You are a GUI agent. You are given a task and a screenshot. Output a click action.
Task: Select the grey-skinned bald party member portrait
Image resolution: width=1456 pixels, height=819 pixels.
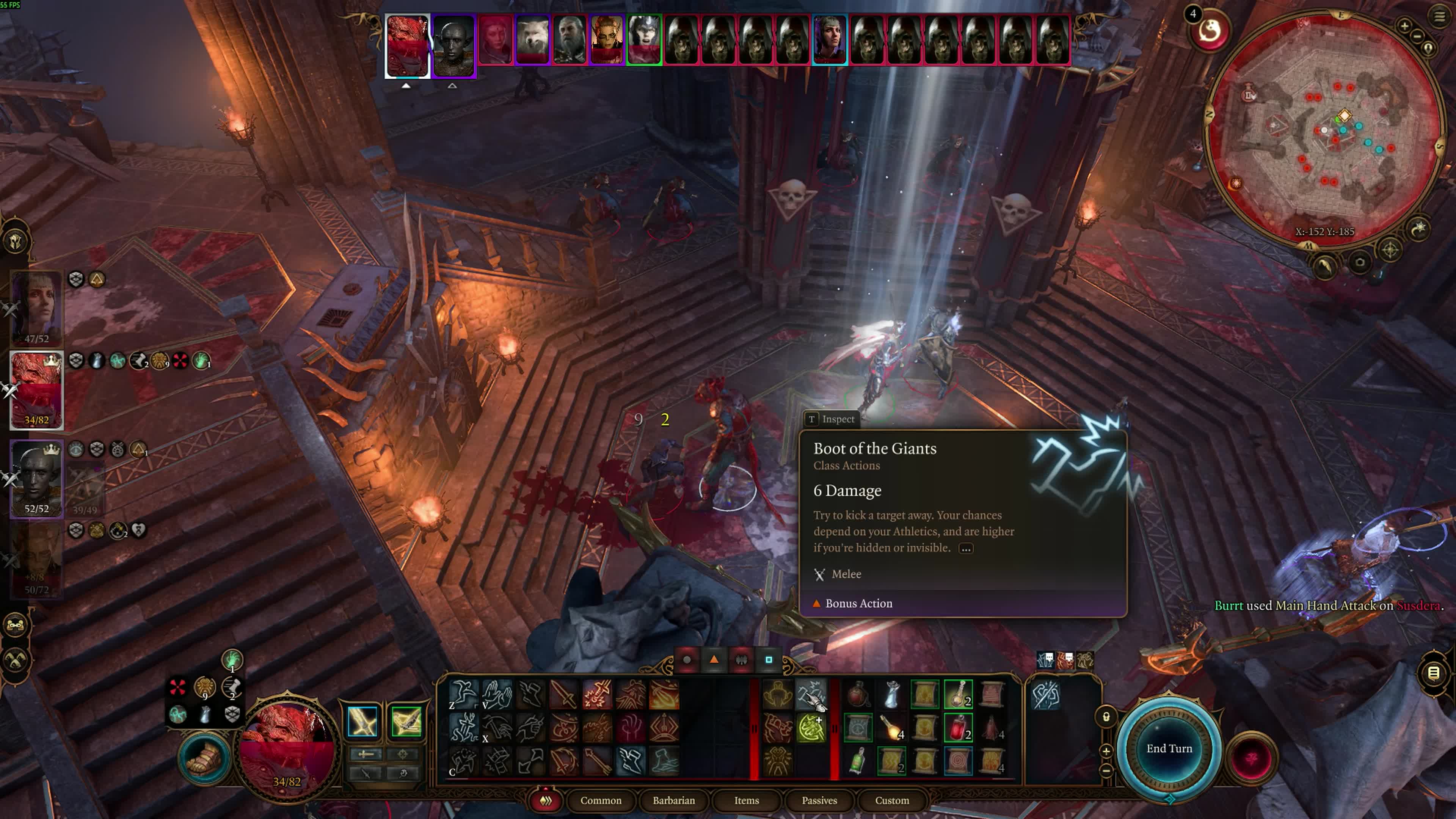tap(37, 478)
